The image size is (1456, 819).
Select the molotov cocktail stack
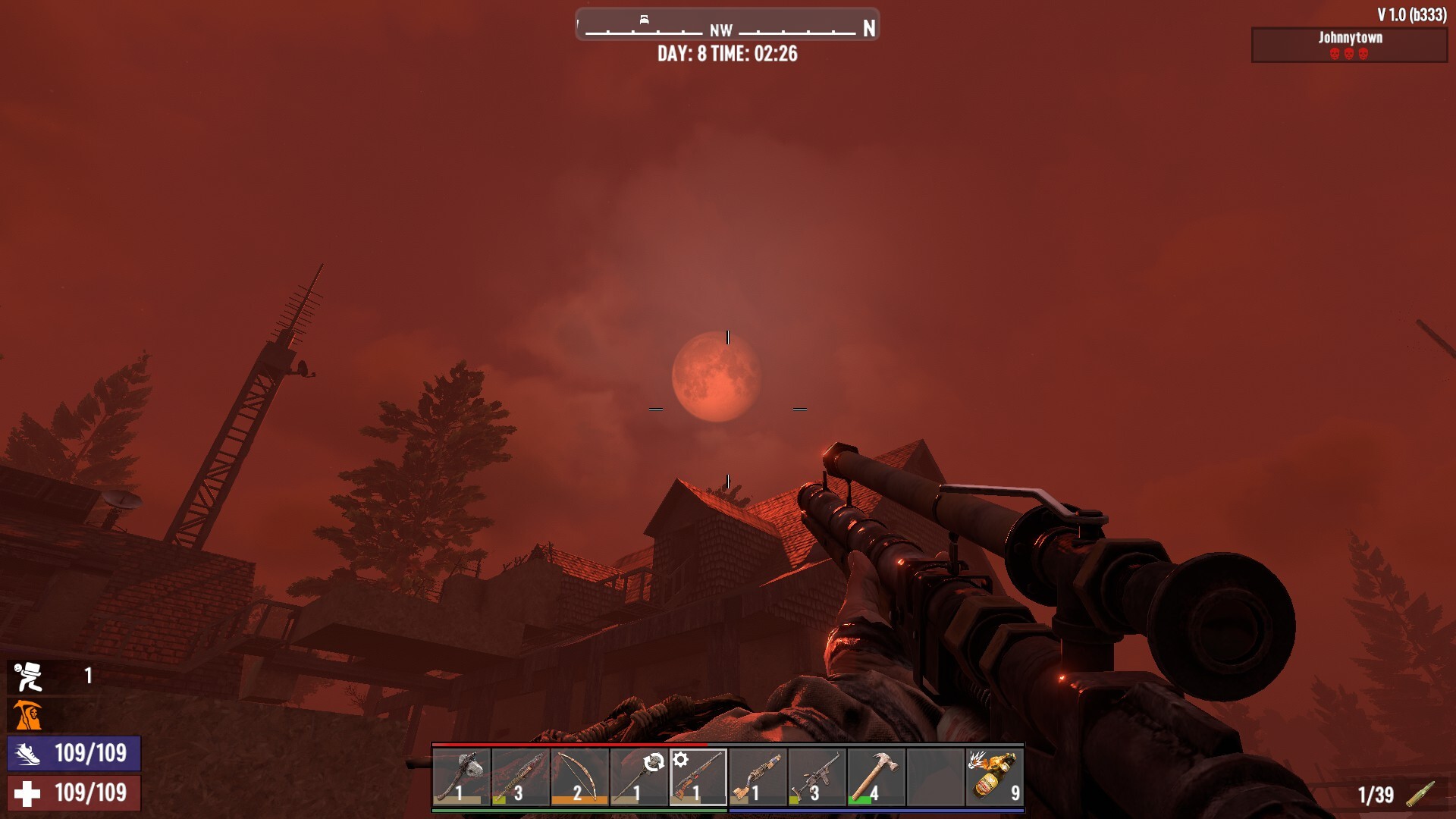pyautogui.click(x=995, y=777)
